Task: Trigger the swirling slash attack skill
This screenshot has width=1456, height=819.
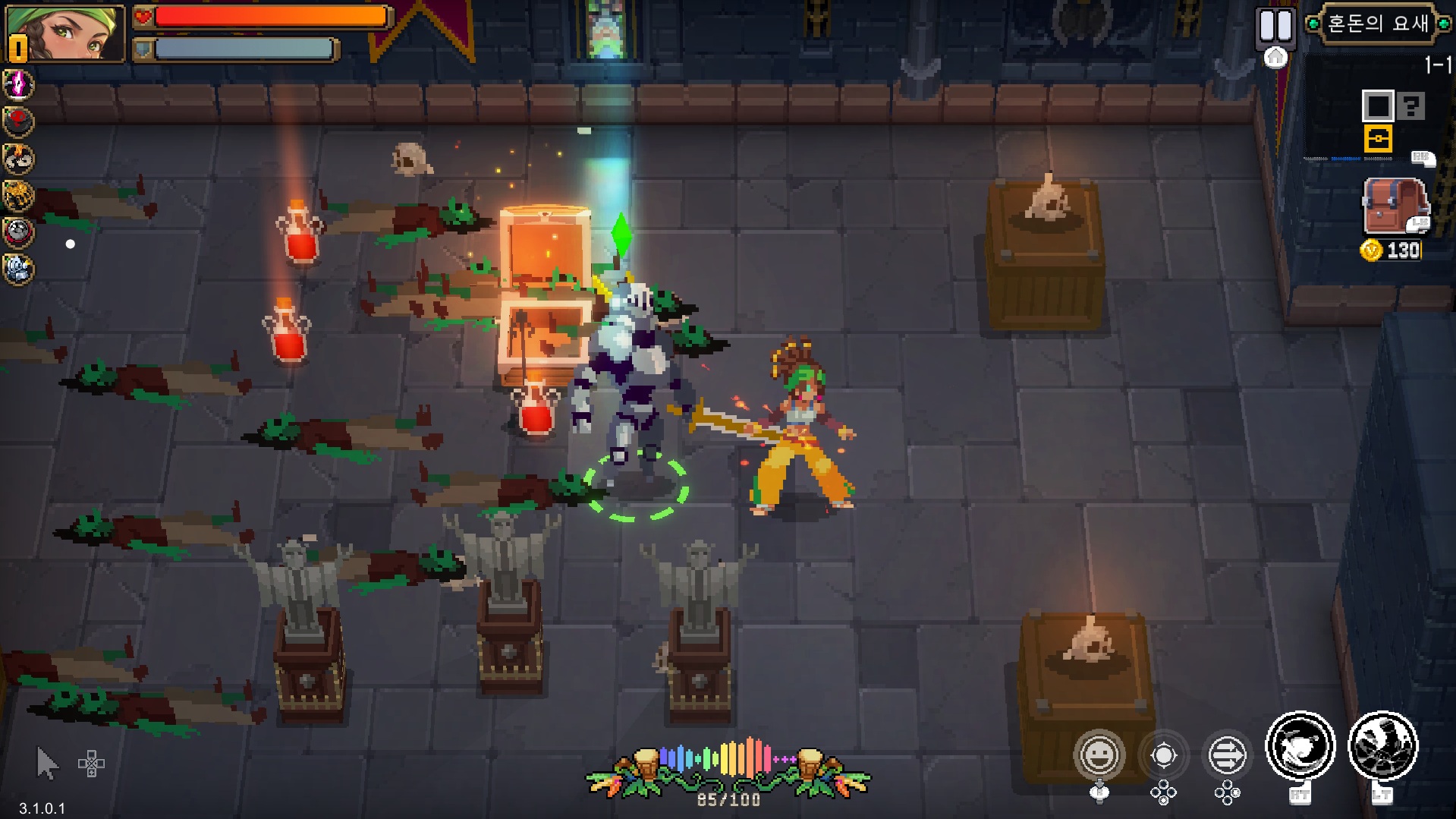Action: (1300, 747)
